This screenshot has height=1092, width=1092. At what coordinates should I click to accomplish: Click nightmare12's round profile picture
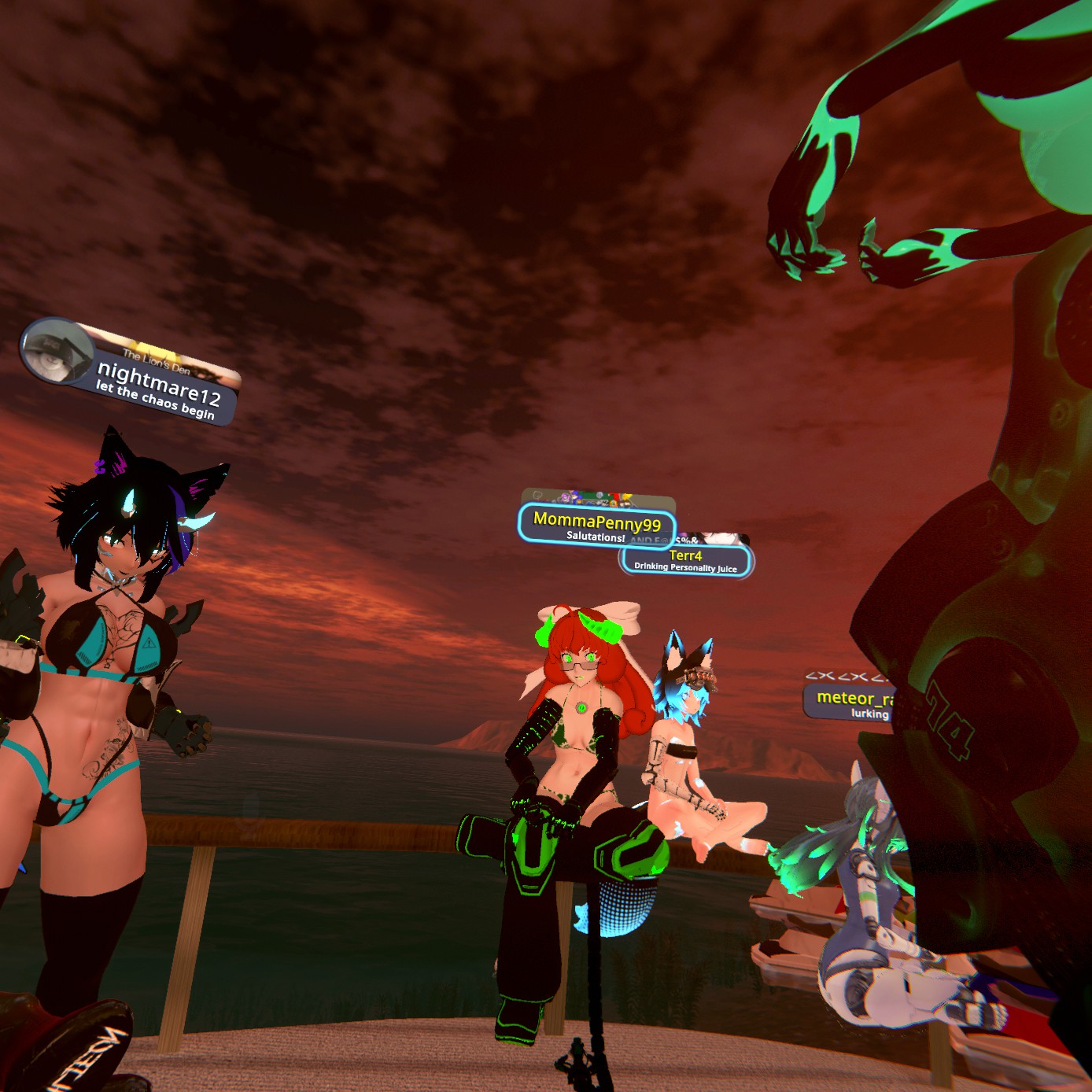point(56,351)
